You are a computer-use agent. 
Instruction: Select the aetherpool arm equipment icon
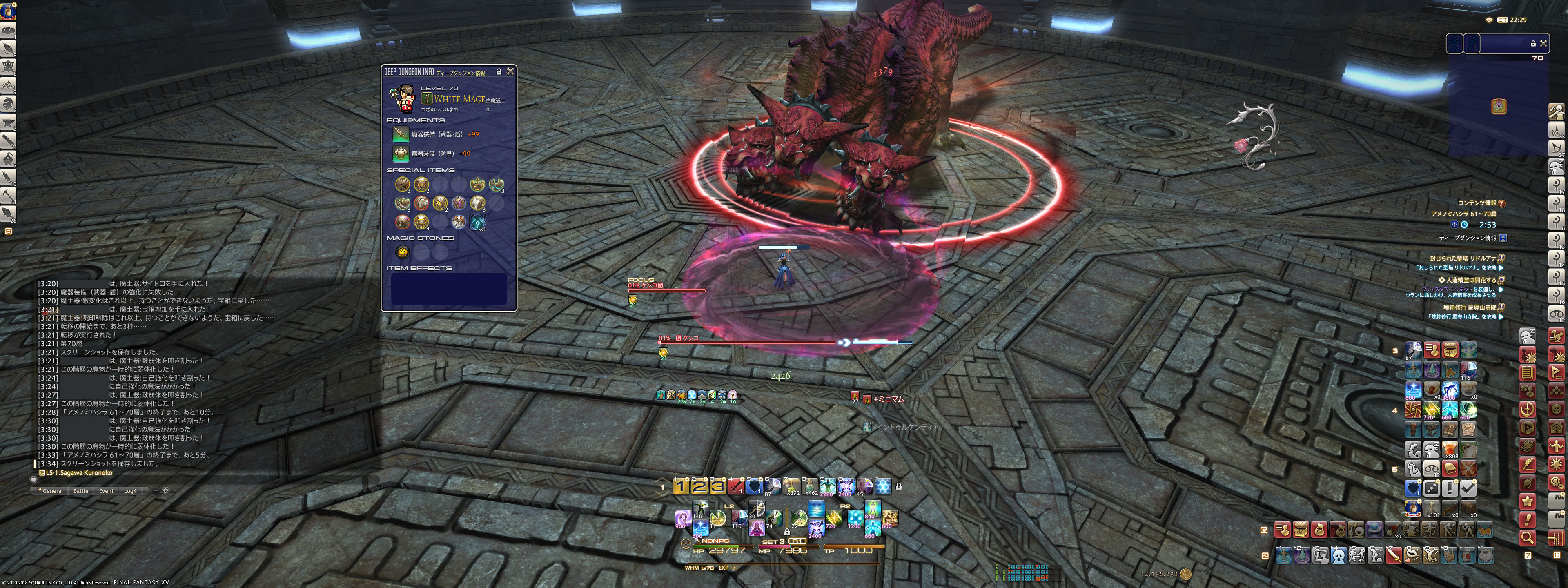click(401, 134)
